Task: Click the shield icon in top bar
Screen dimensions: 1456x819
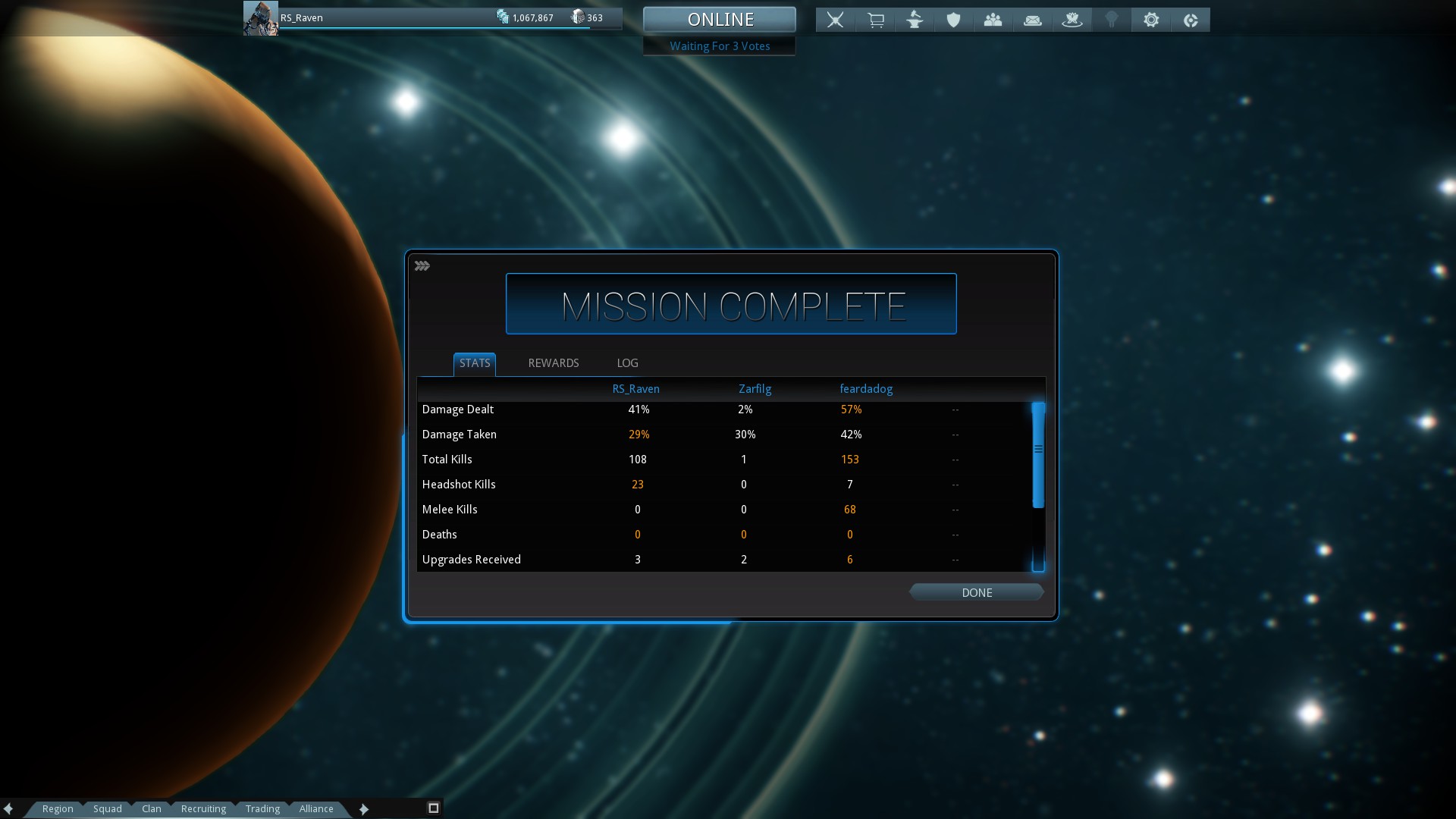Action: coord(953,20)
